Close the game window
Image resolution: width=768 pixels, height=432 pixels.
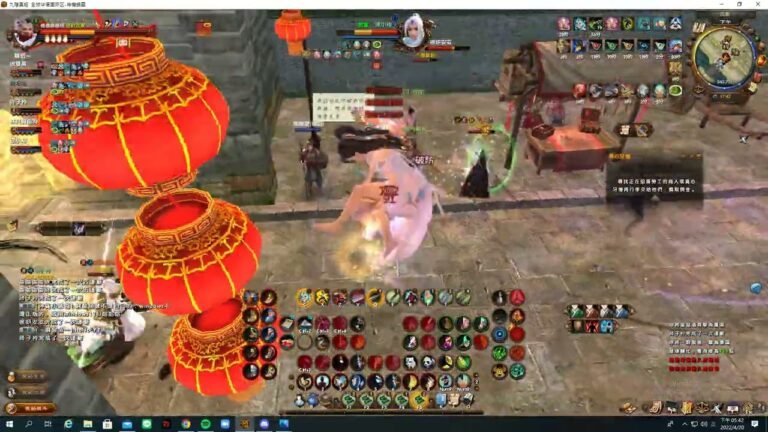tap(755, 5)
